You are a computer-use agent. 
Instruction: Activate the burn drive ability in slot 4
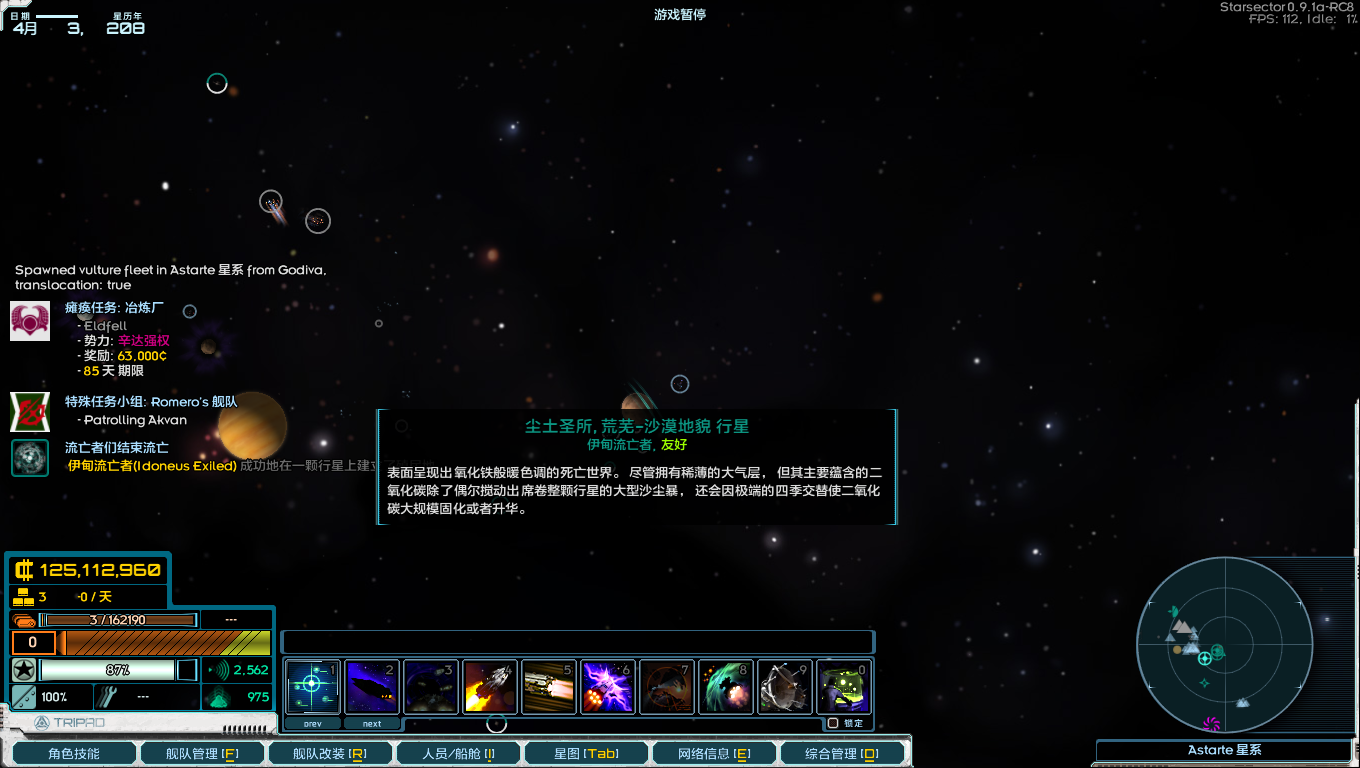point(490,686)
